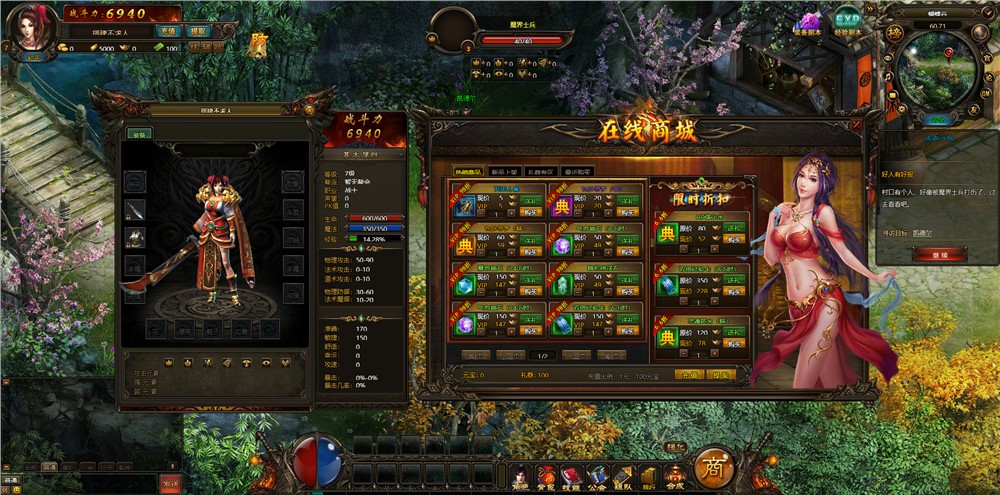Click the 强化 button above the bottom bar
Viewport: 1000px width, 495px height.
(677, 446)
